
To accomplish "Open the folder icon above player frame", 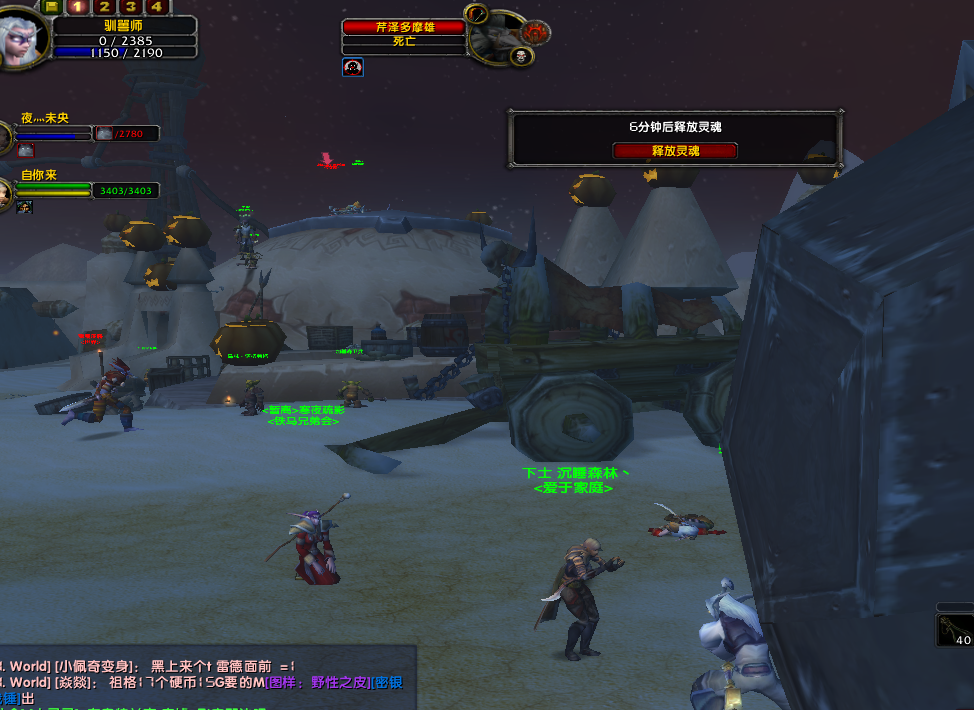I will 51,6.
